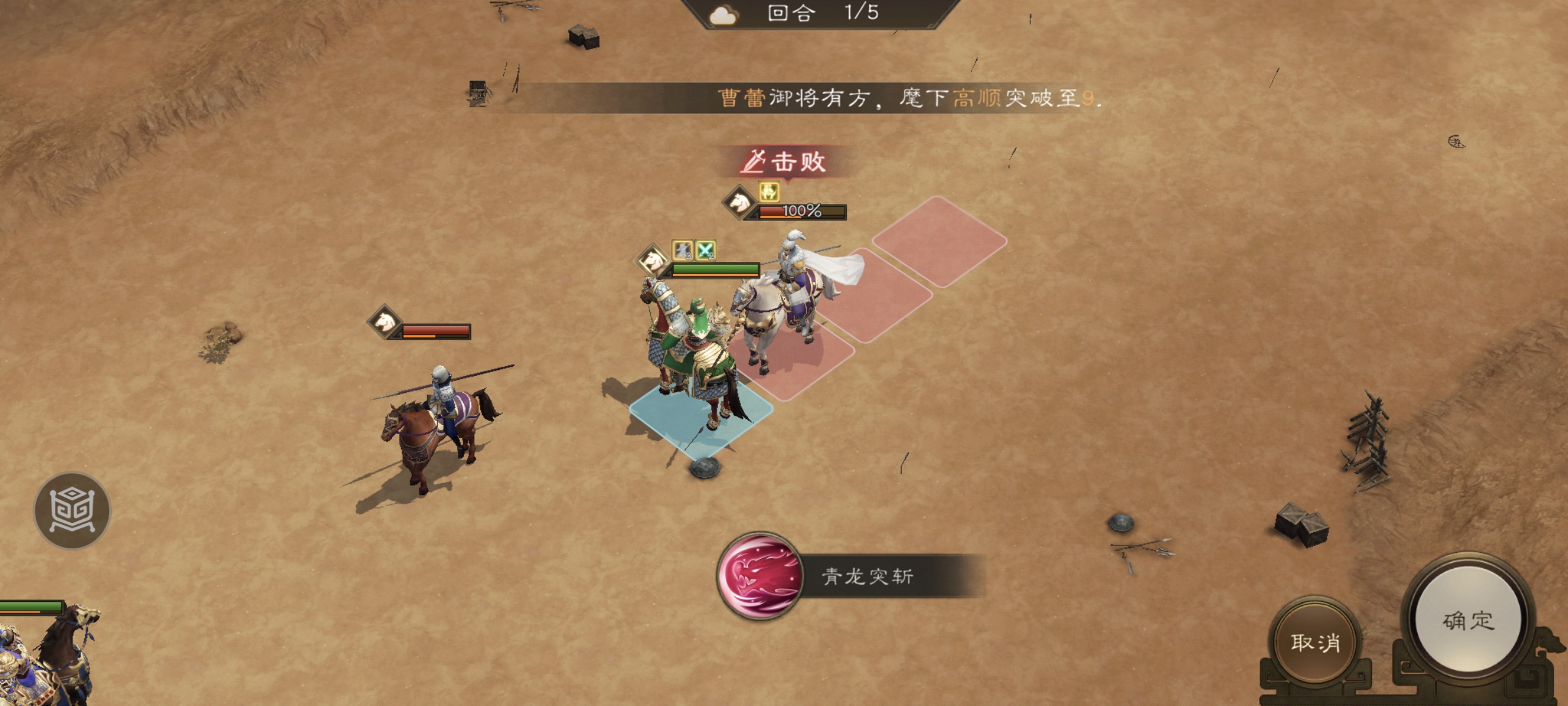Tap the cloud weather icon on the round banner
This screenshot has height=706, width=1568.
click(x=723, y=15)
